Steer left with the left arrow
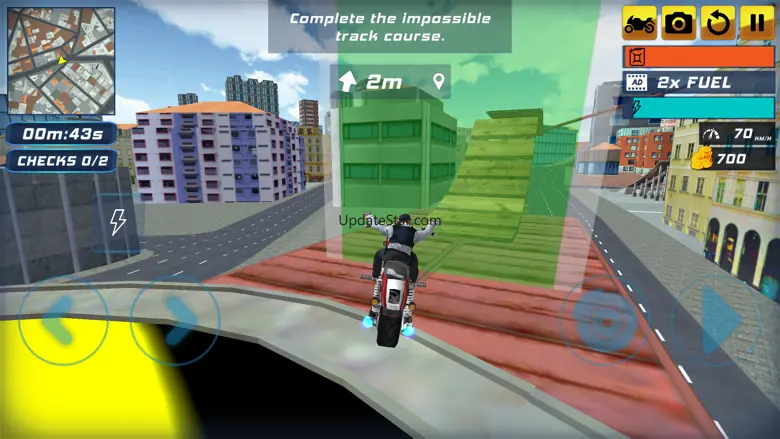The height and width of the screenshot is (439, 780). 61,322
